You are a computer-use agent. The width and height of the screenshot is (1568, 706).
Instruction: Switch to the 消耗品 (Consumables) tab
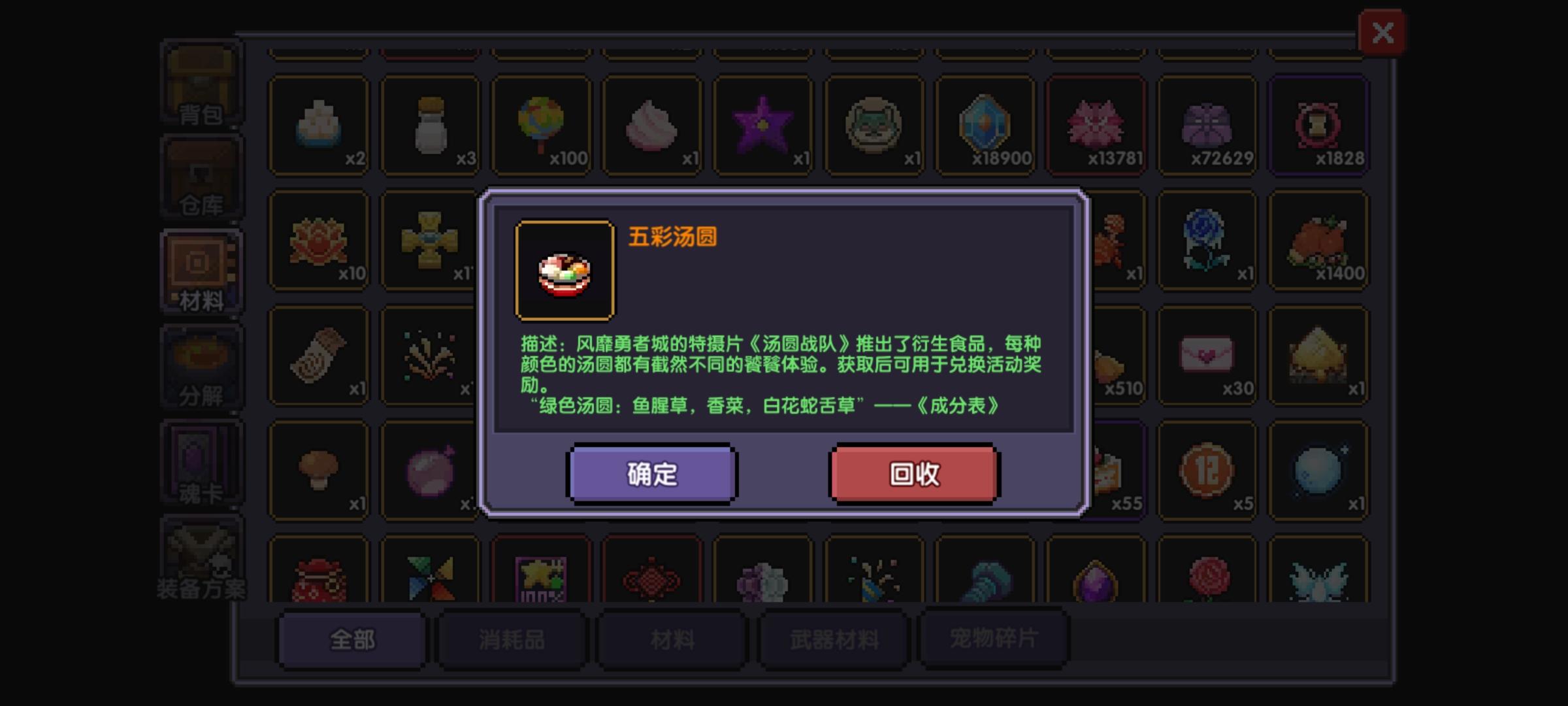(x=512, y=642)
